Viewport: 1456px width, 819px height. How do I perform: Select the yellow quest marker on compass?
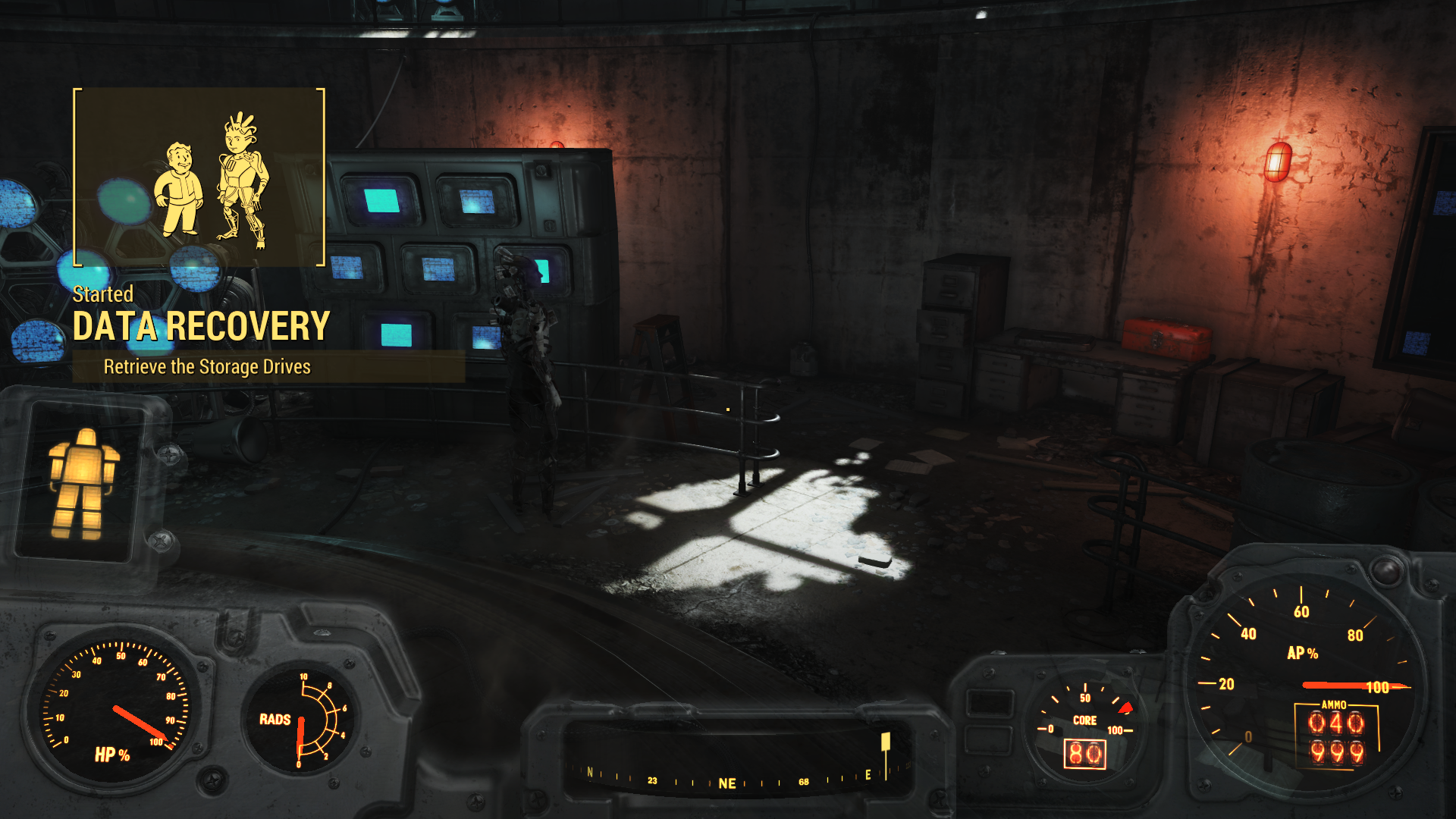click(885, 742)
